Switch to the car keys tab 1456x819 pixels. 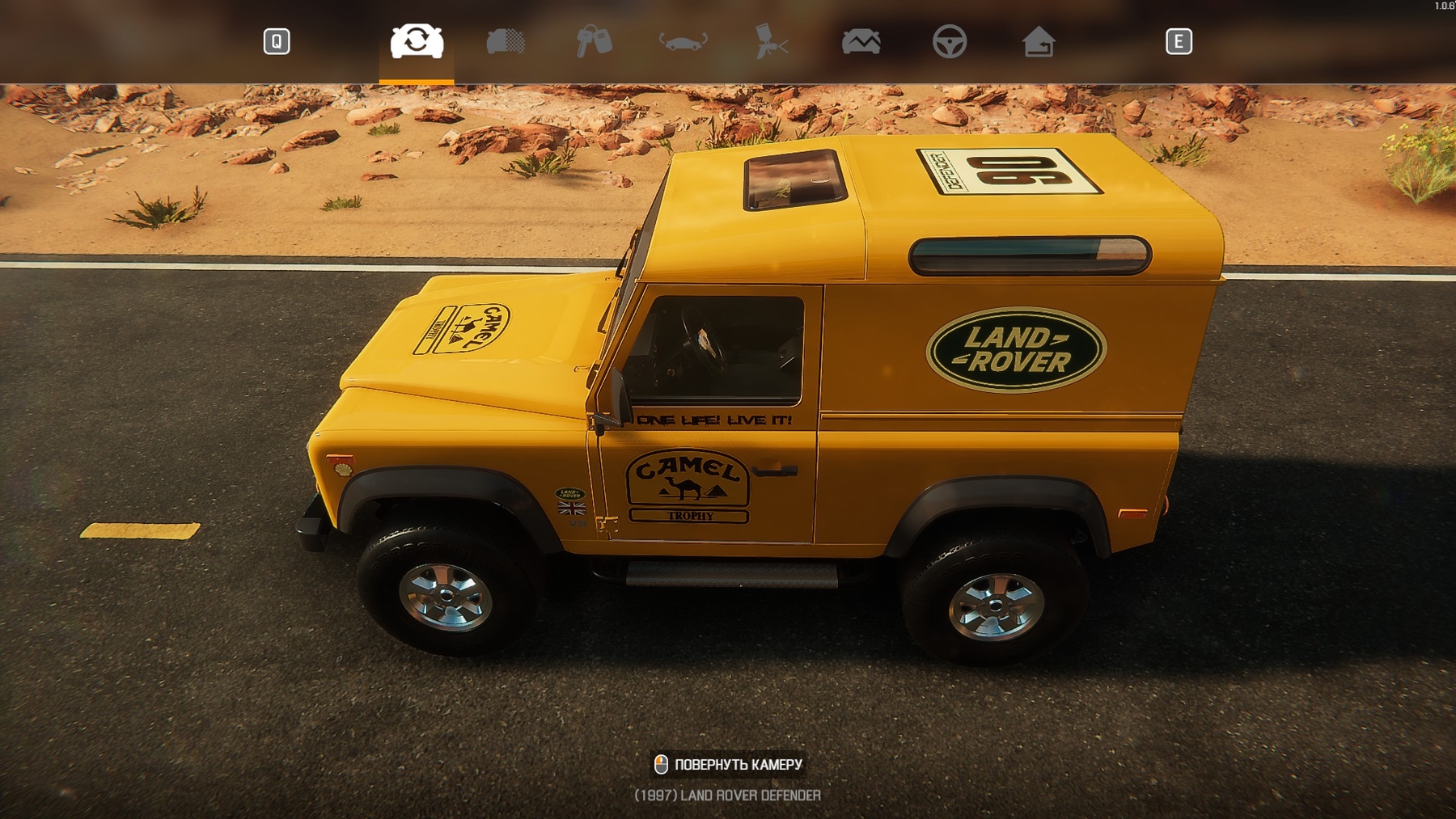tap(594, 41)
